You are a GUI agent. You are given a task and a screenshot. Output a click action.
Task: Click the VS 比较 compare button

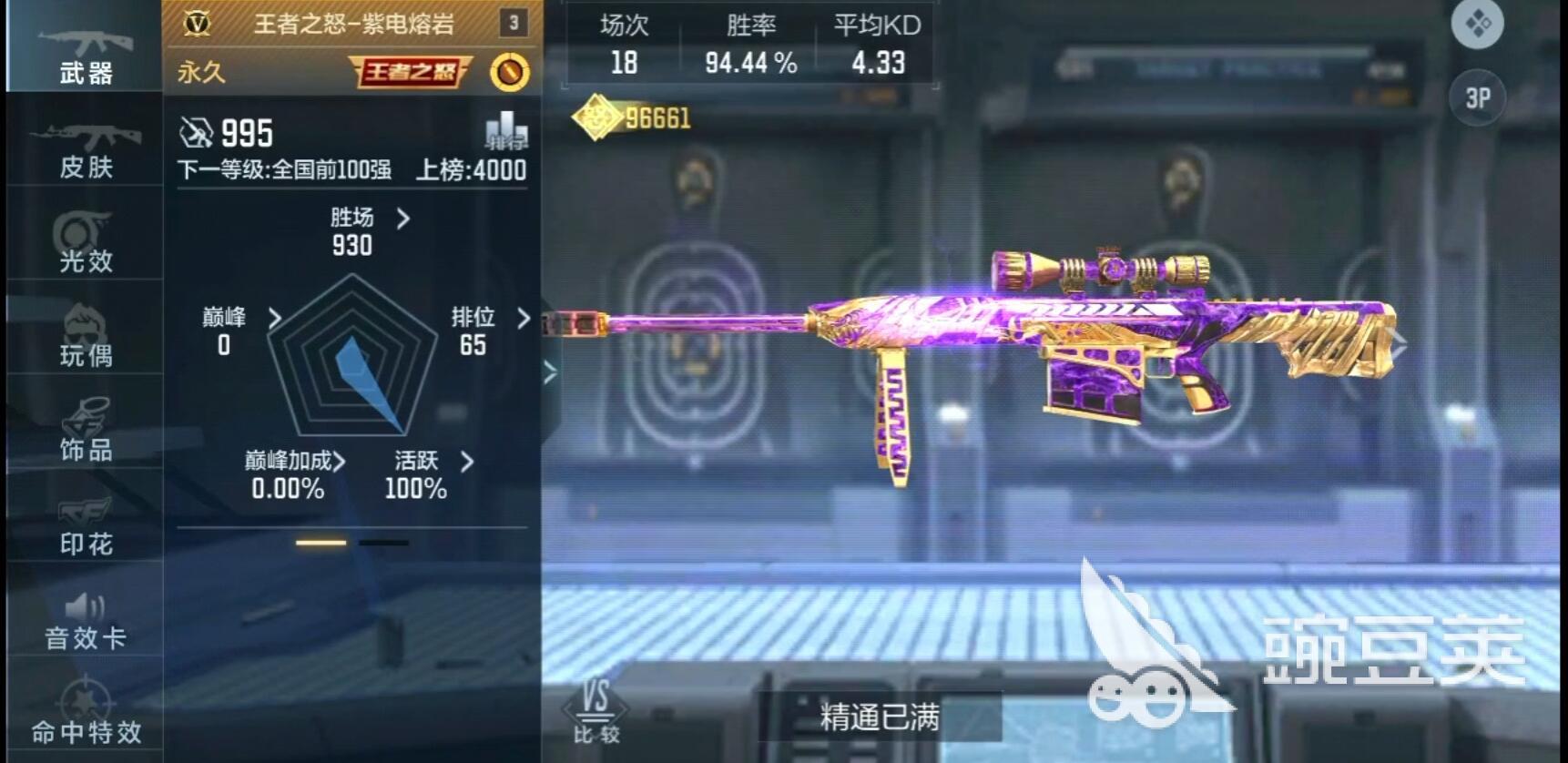[x=596, y=712]
